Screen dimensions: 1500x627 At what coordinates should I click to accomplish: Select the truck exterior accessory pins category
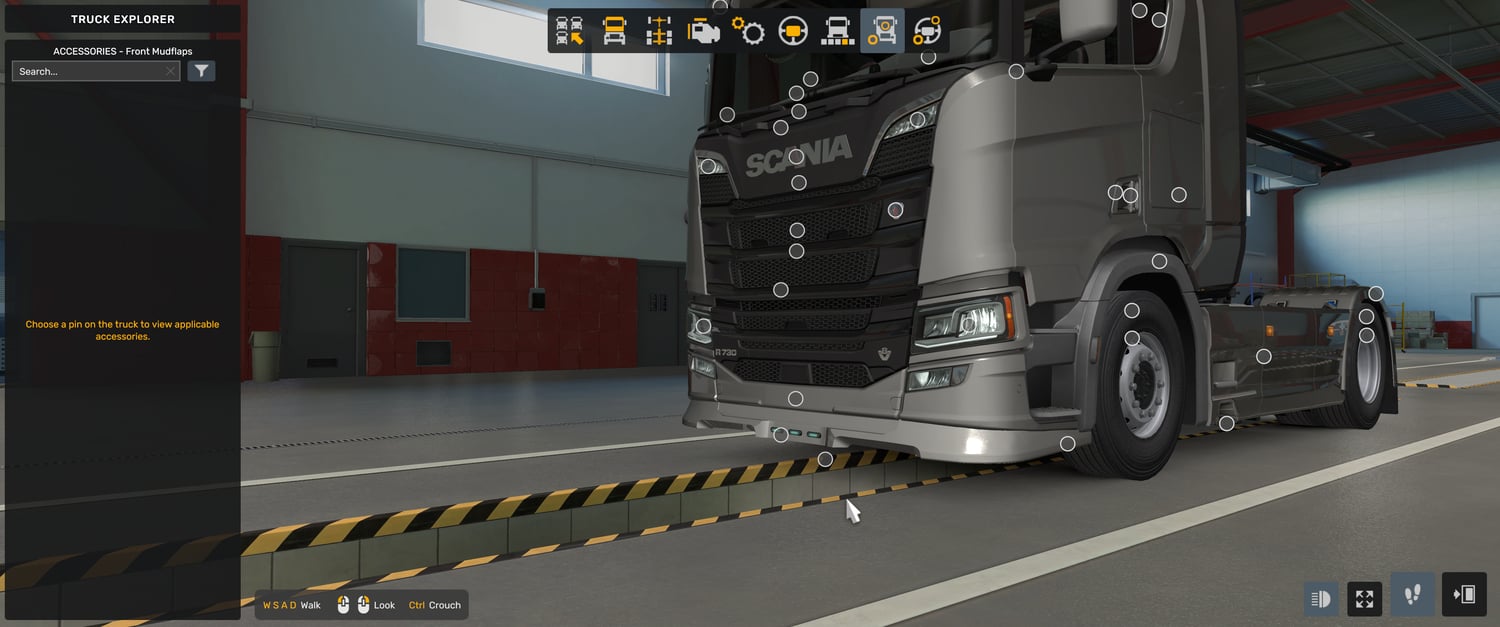tap(882, 31)
